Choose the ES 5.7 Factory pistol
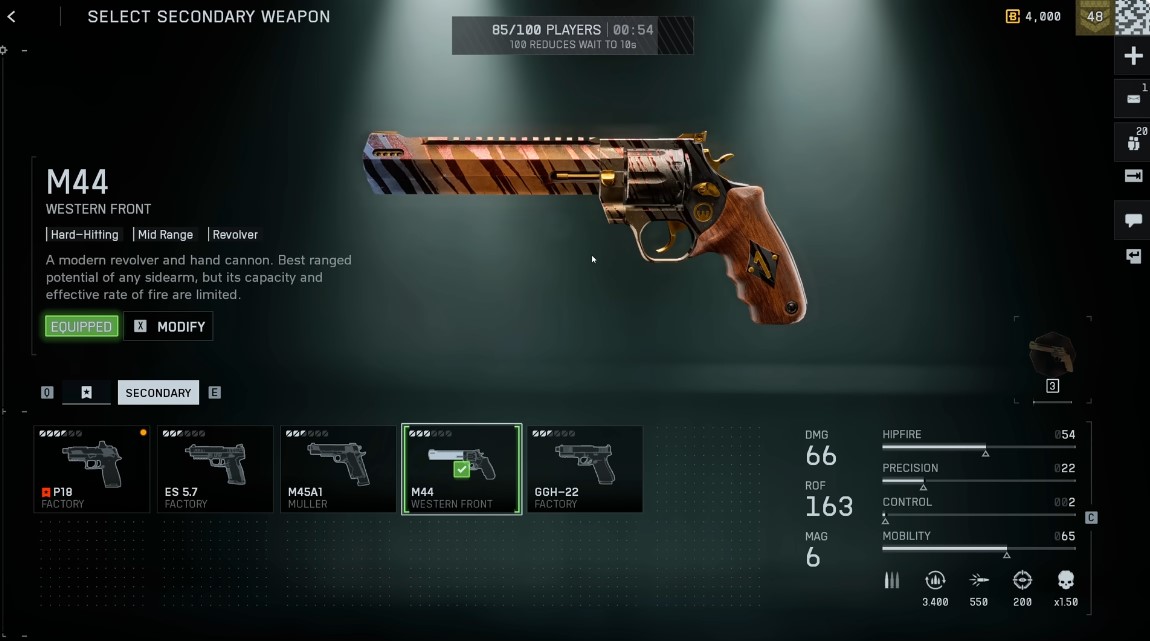Image resolution: width=1150 pixels, height=641 pixels. 215,469
